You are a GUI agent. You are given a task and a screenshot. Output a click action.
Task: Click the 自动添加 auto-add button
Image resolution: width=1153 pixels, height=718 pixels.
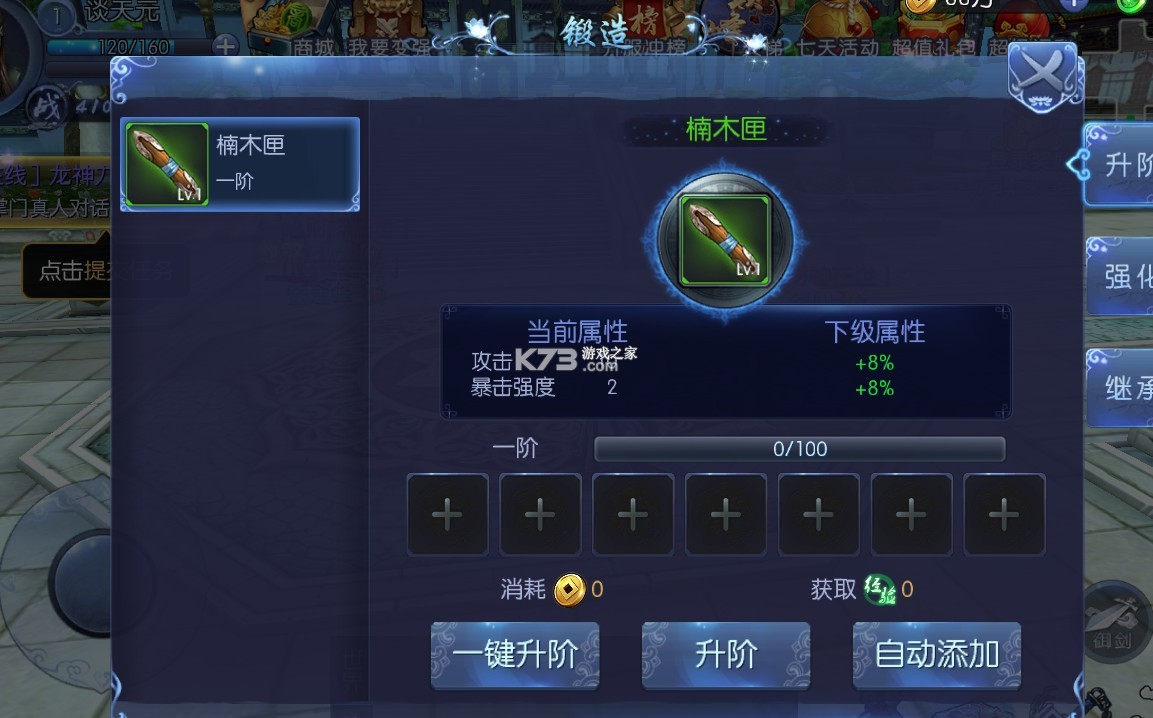pyautogui.click(x=937, y=654)
